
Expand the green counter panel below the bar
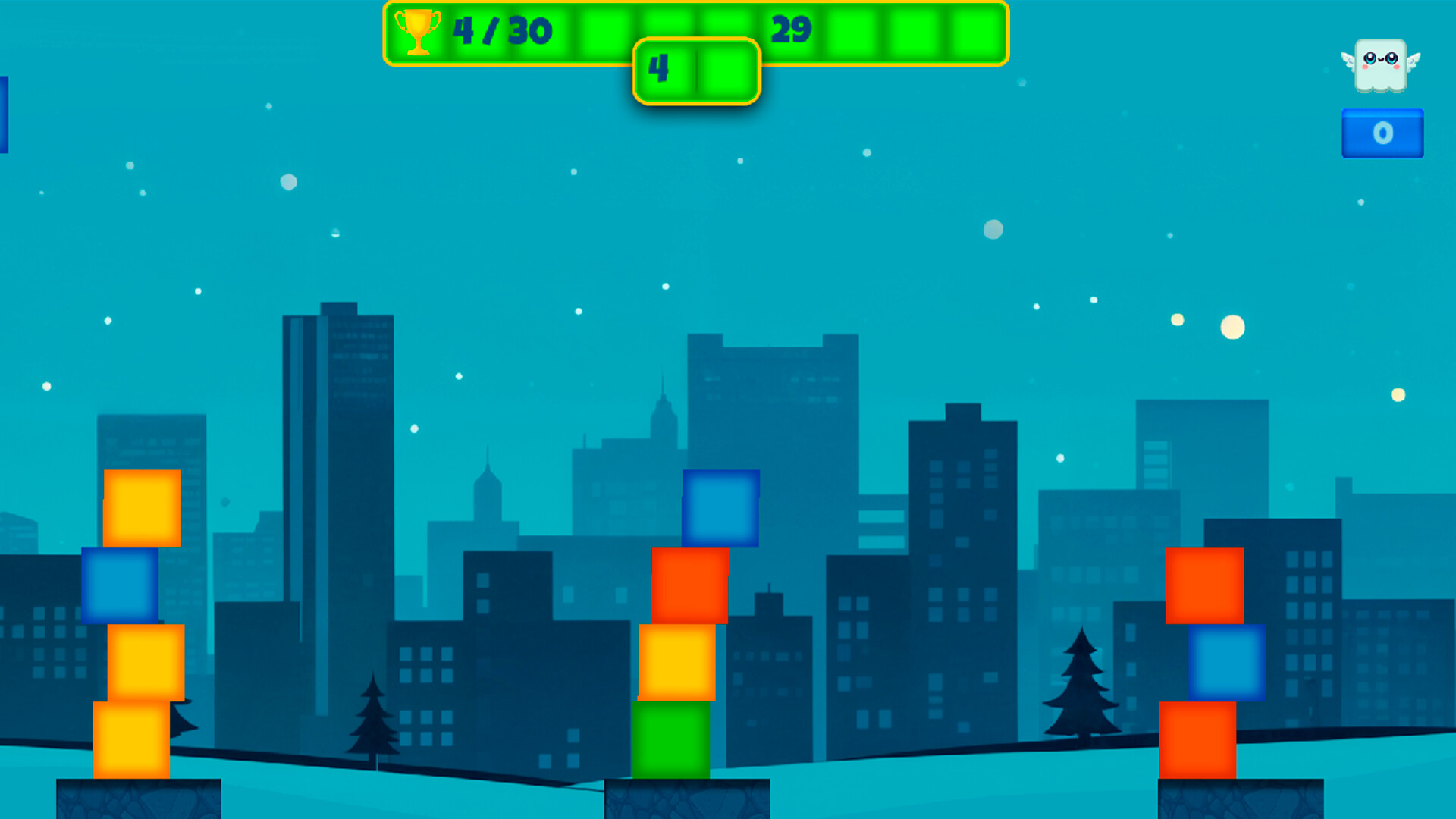click(x=695, y=71)
